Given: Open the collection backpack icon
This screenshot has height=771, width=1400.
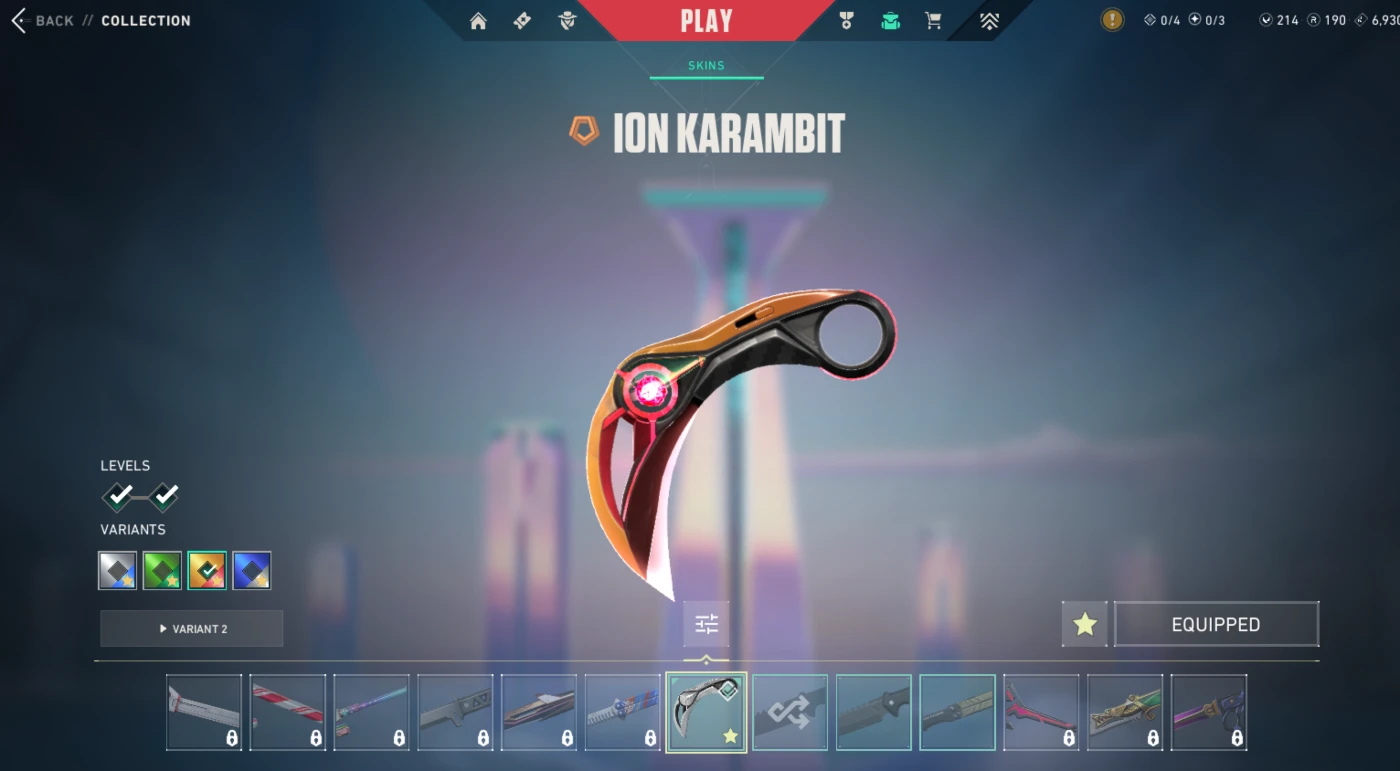Looking at the screenshot, I should point(890,21).
